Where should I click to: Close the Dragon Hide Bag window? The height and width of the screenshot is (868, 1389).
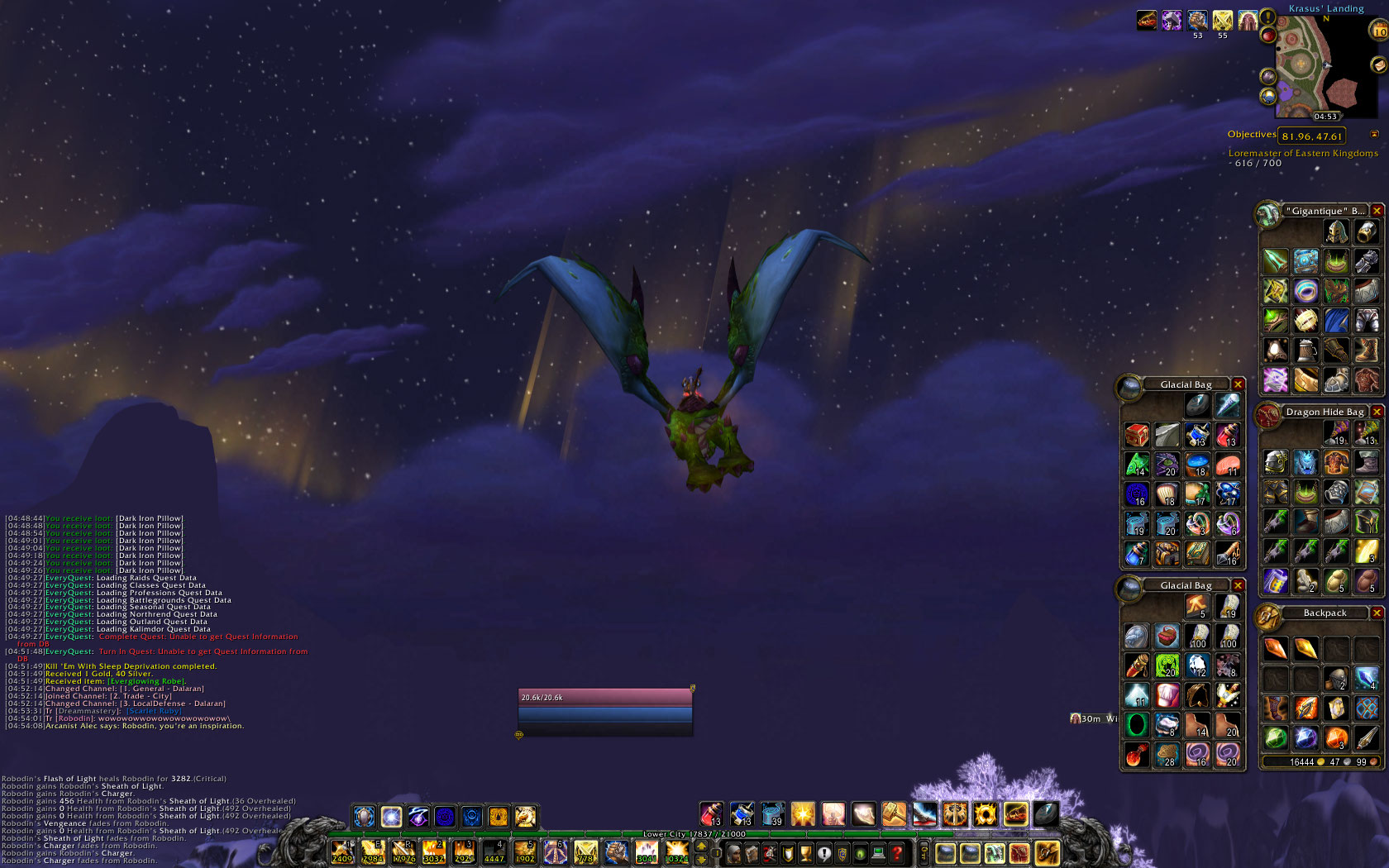pos(1377,412)
